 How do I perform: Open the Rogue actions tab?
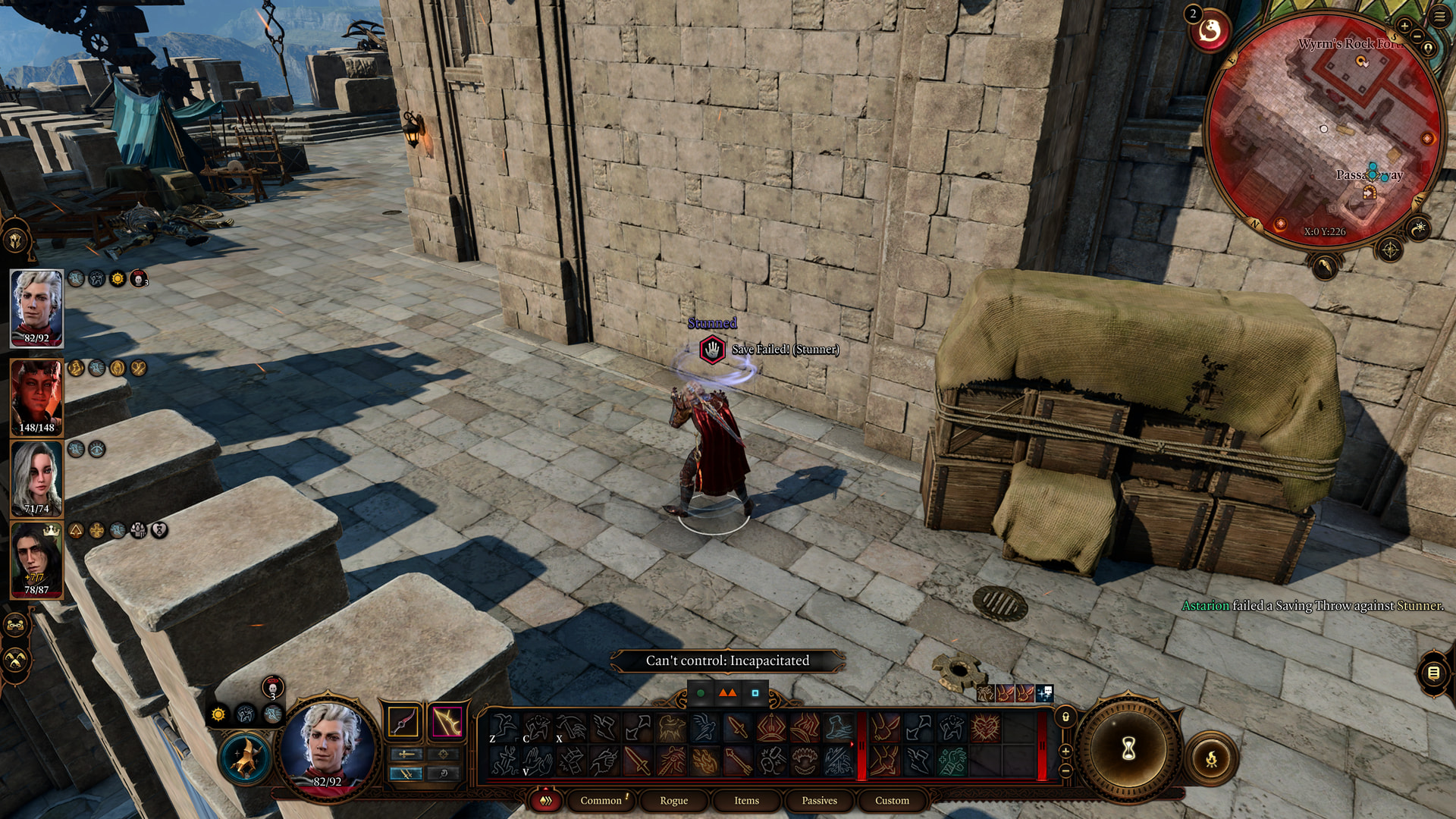[673, 800]
